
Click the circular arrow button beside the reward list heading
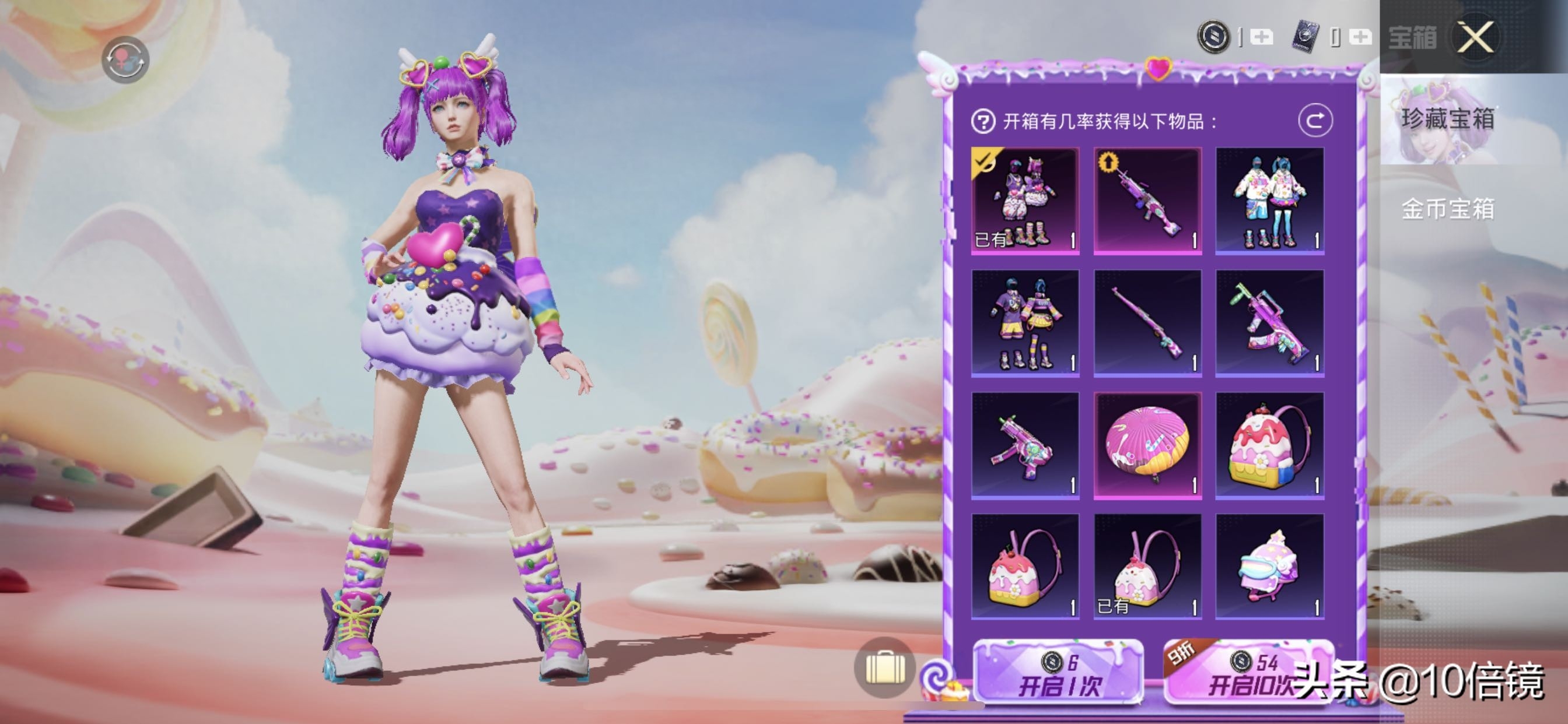tap(1315, 121)
